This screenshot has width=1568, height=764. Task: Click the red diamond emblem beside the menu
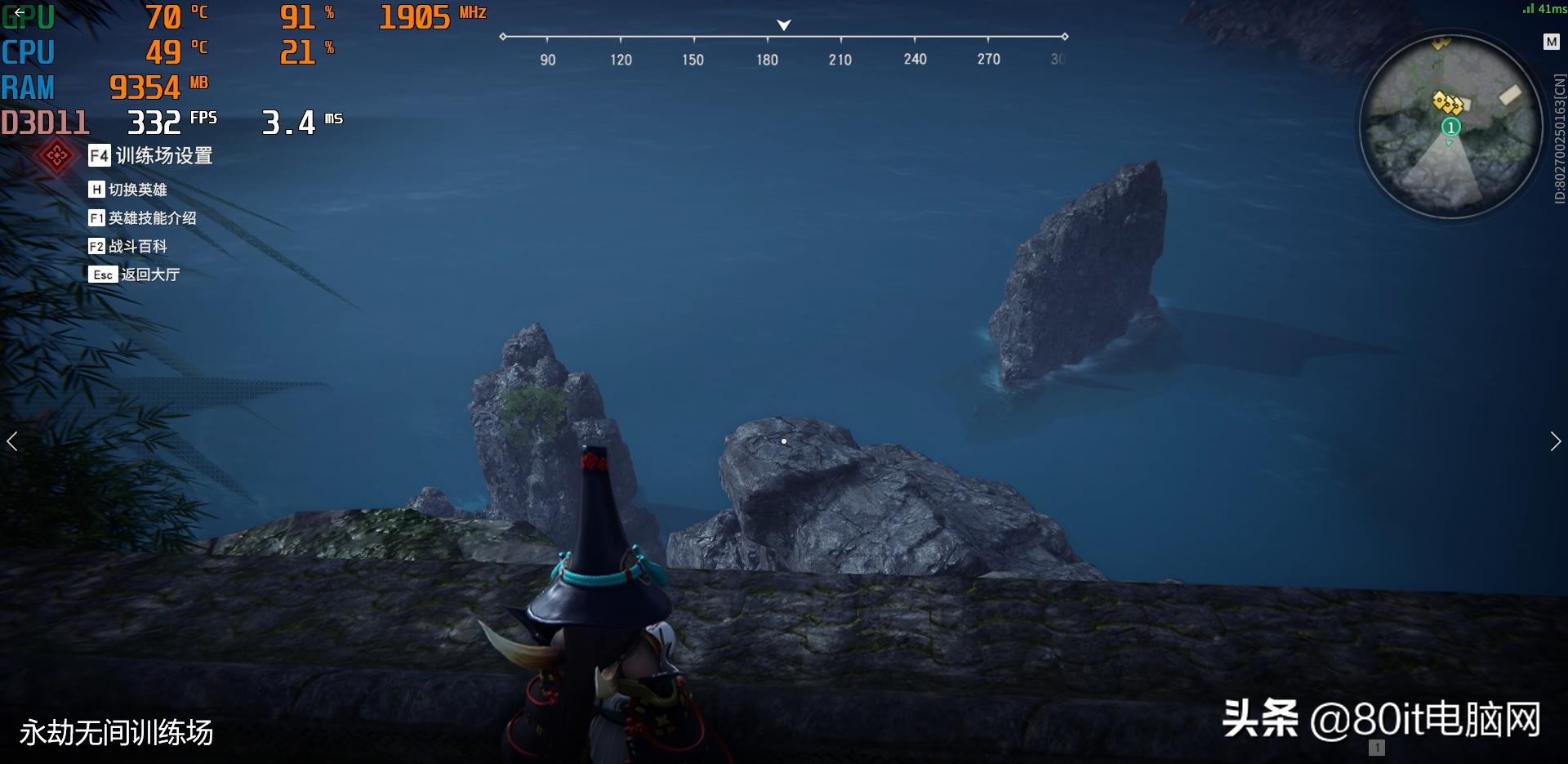pyautogui.click(x=56, y=155)
